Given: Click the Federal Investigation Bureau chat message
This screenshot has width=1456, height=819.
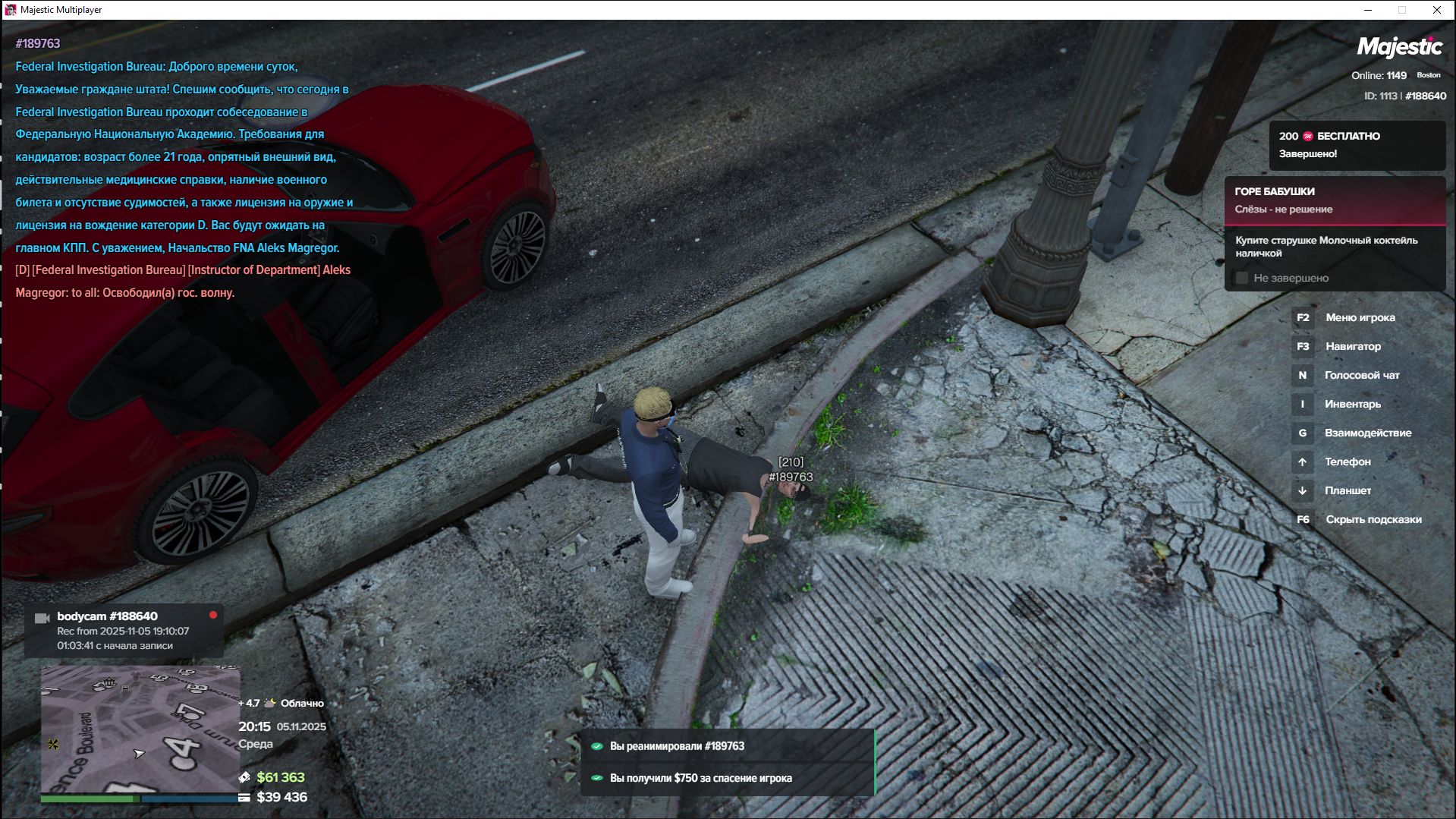Looking at the screenshot, I should point(182,157).
